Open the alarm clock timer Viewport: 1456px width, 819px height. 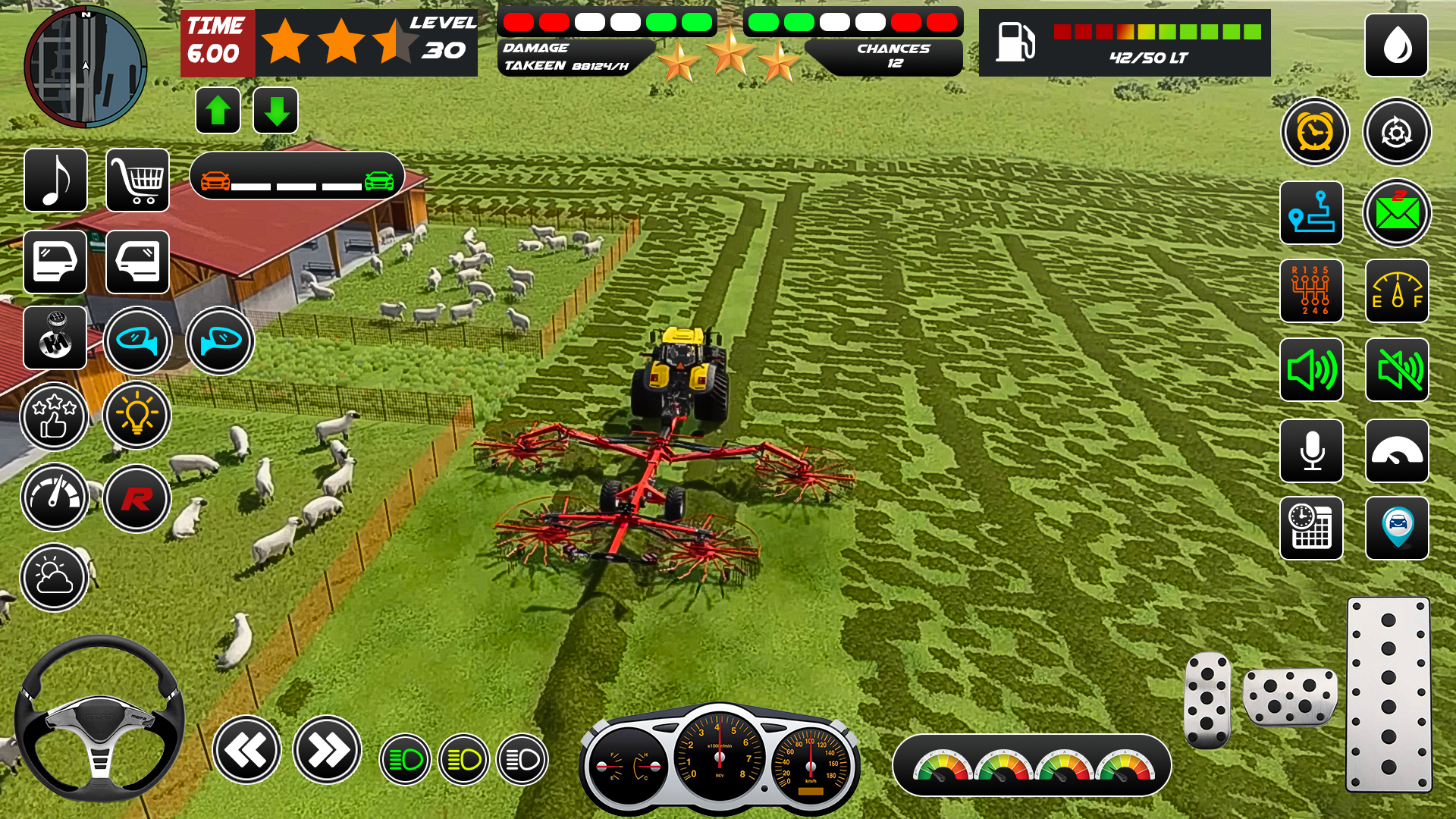pyautogui.click(x=1315, y=131)
